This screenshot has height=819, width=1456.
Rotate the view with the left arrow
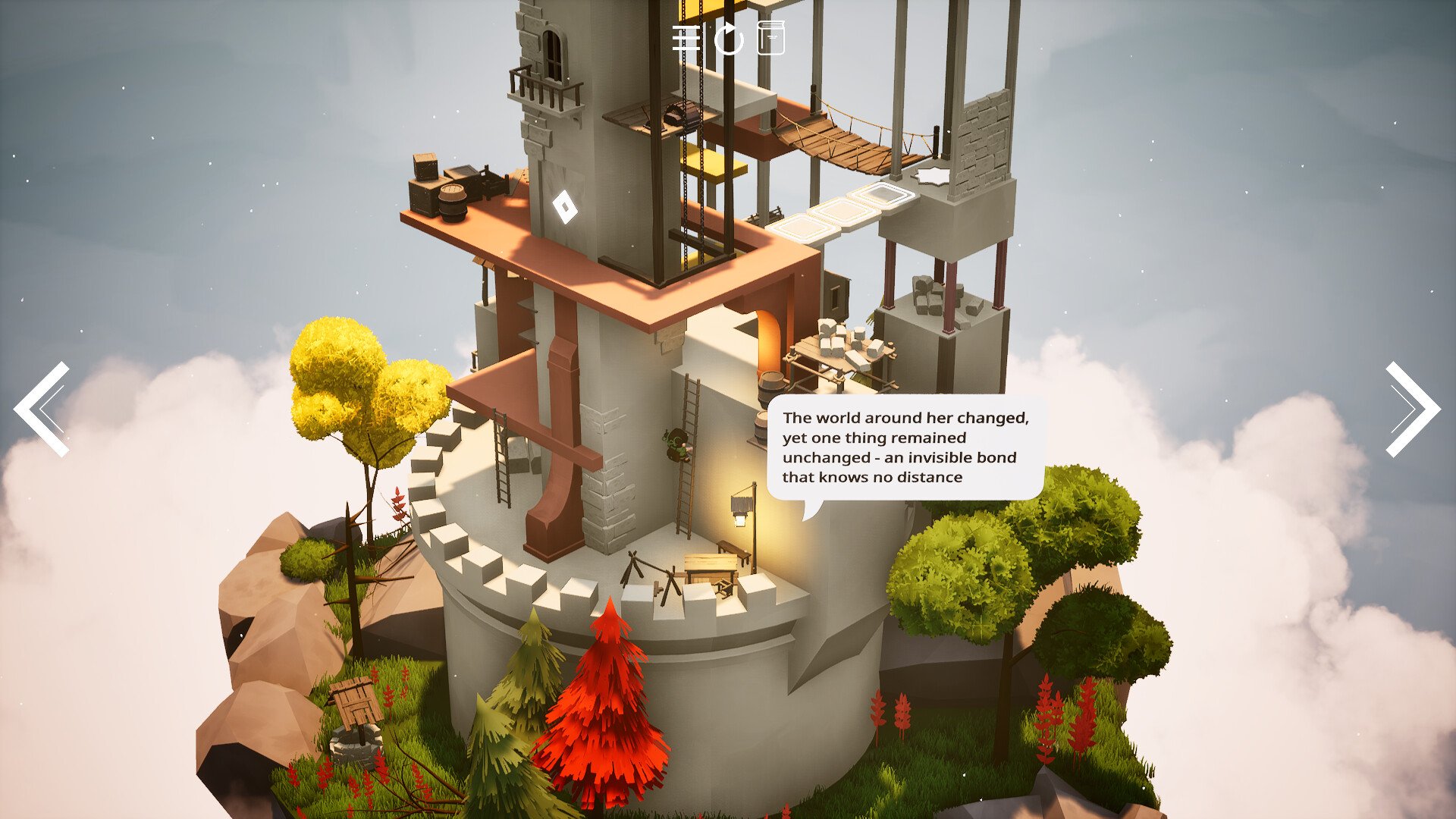point(42,409)
